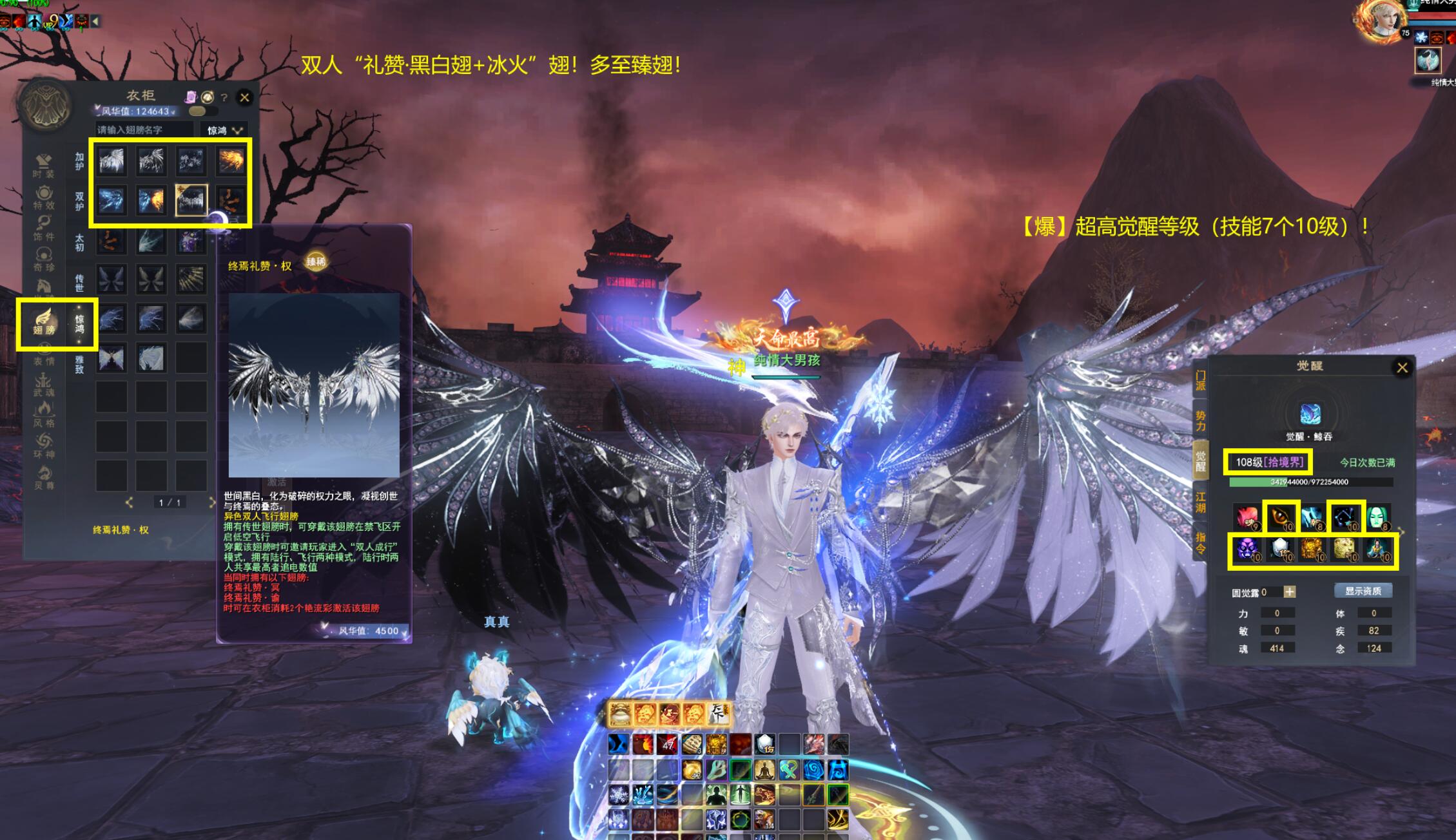Pick the green-haired pale face skill icon
This screenshot has height=840, width=1456.
coord(1377,517)
